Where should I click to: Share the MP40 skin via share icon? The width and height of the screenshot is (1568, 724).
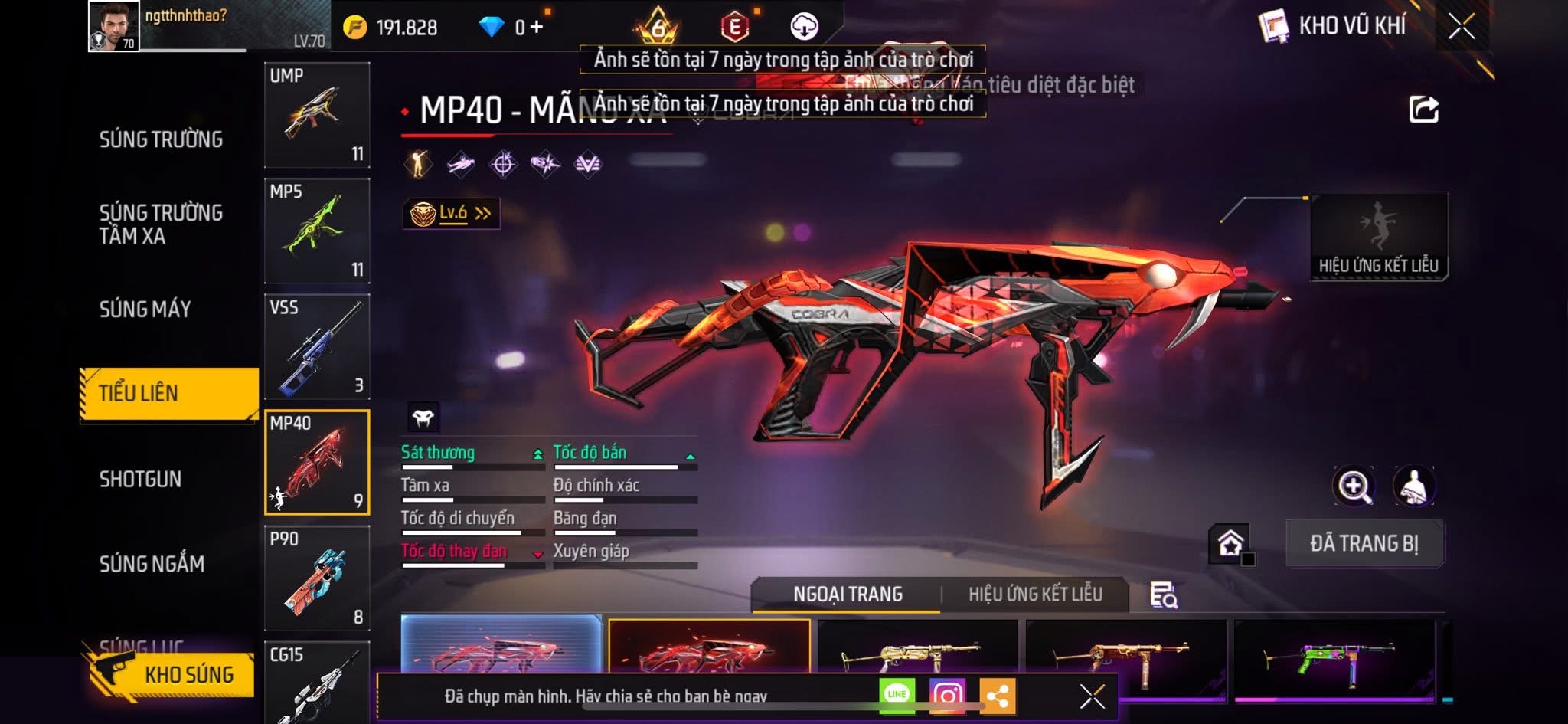[x=1423, y=110]
